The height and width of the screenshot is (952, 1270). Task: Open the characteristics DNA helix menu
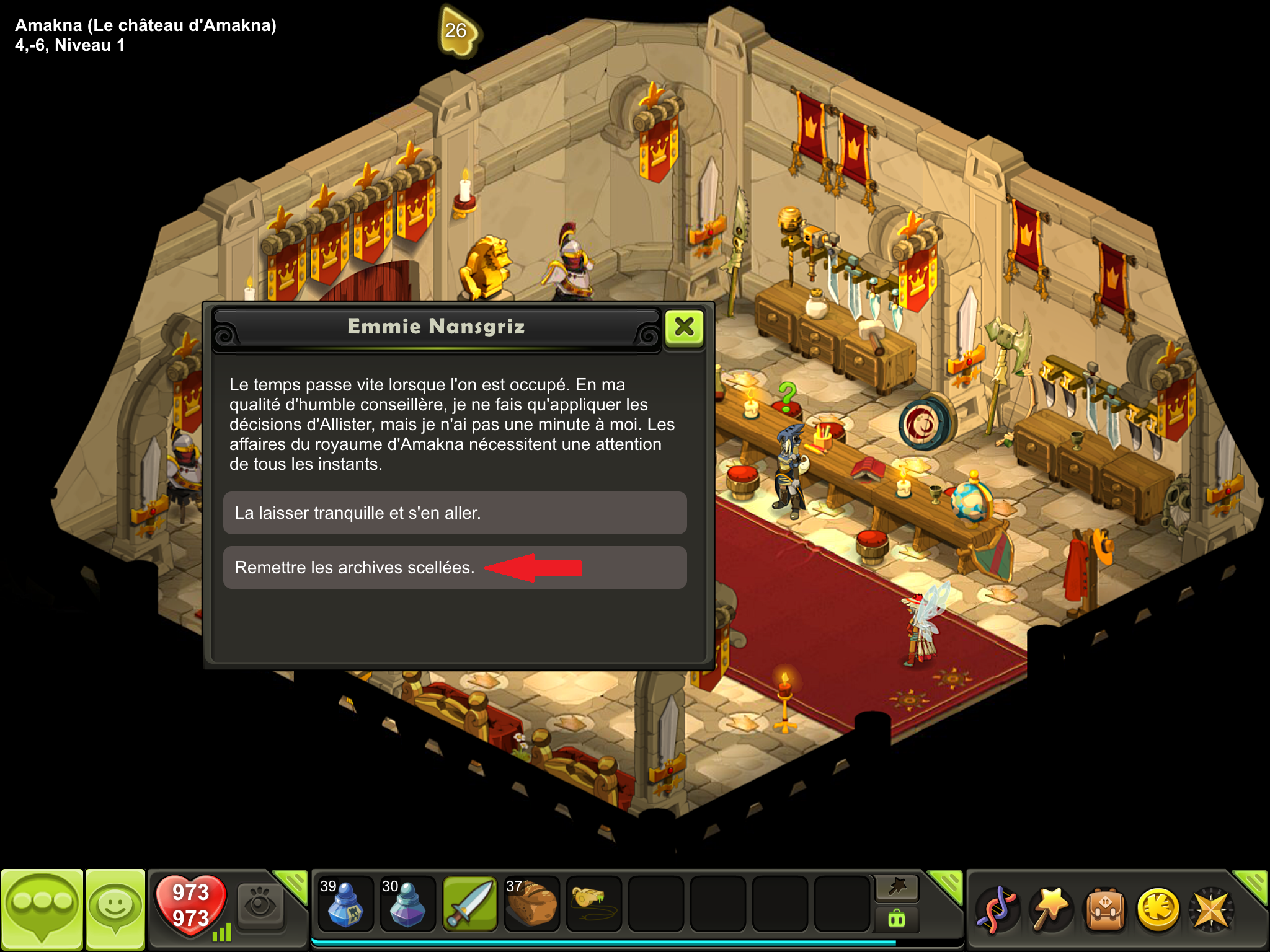(997, 910)
